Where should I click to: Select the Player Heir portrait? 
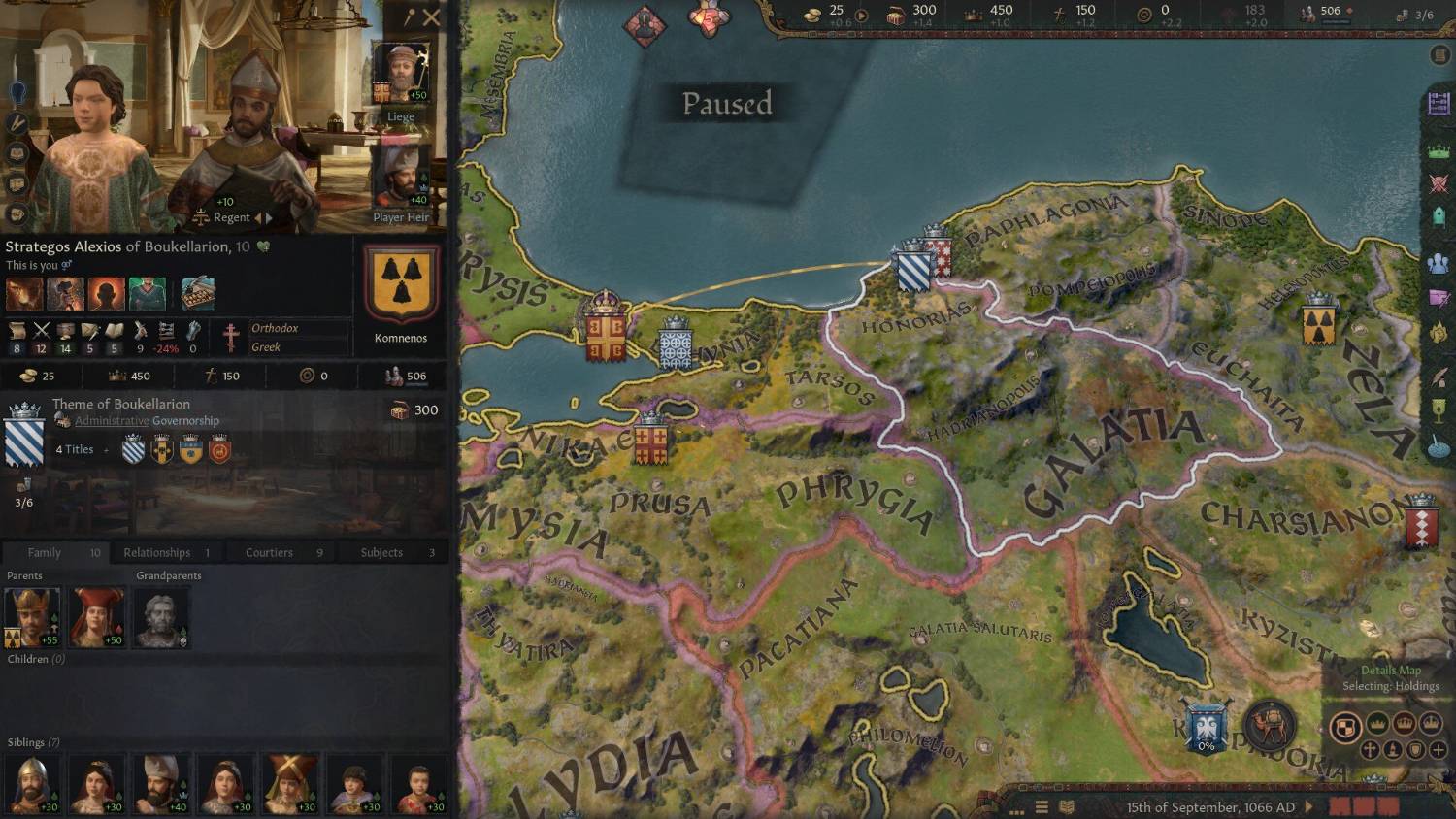400,177
